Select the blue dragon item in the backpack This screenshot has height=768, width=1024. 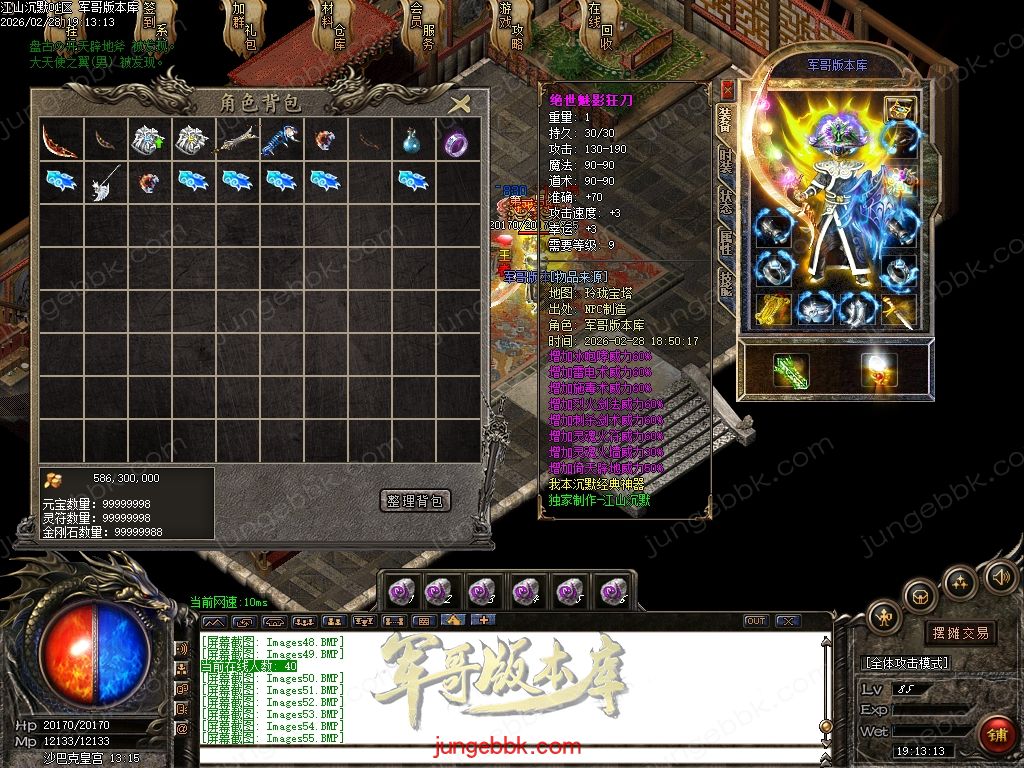(x=279, y=142)
